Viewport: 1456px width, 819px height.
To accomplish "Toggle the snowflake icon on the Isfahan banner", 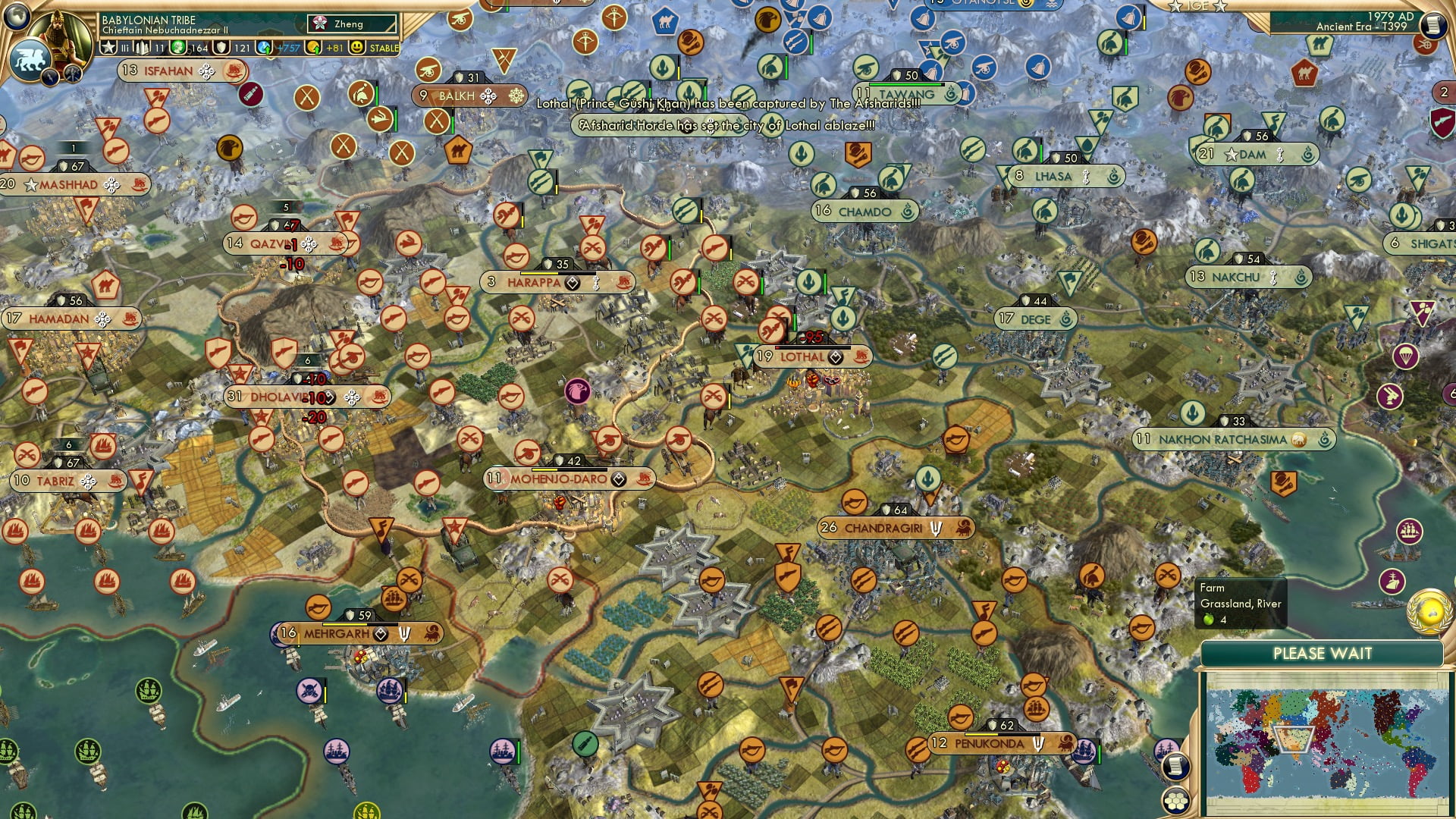I will click(x=205, y=72).
